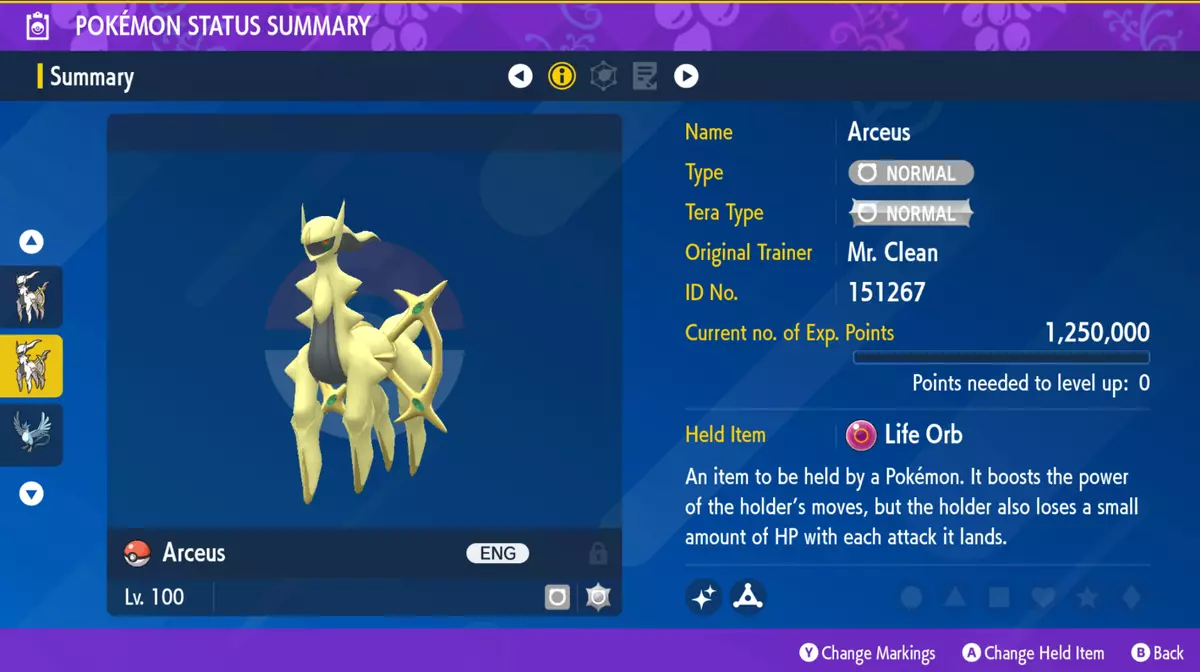Click the shiny sparkle mark icon
This screenshot has height=672, width=1200.
click(704, 597)
